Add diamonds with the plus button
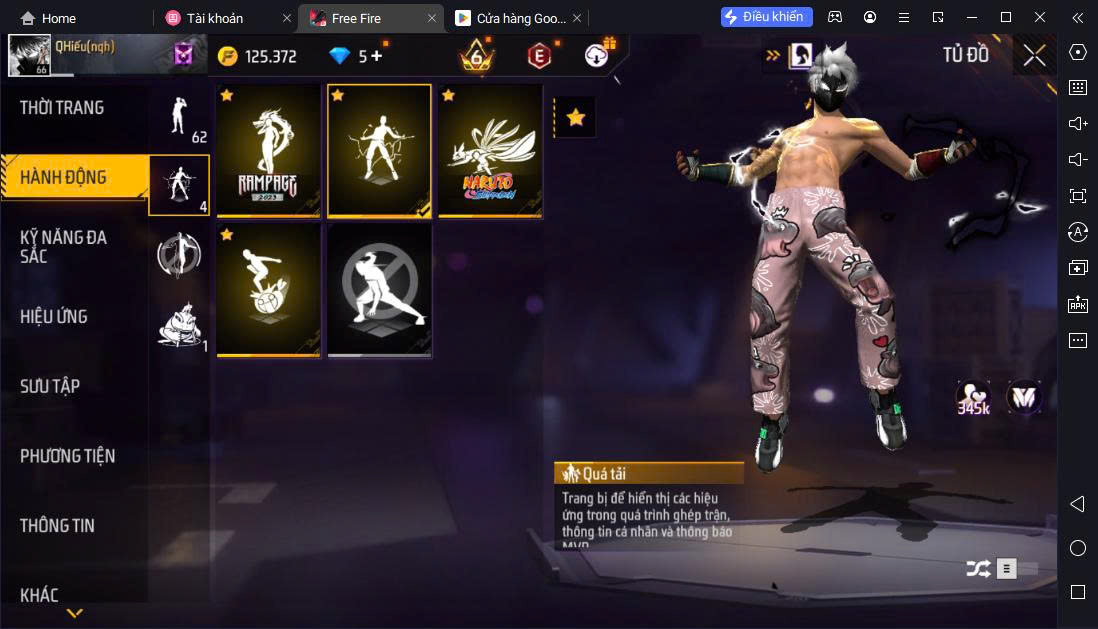This screenshot has height=629, width=1098. click(377, 56)
